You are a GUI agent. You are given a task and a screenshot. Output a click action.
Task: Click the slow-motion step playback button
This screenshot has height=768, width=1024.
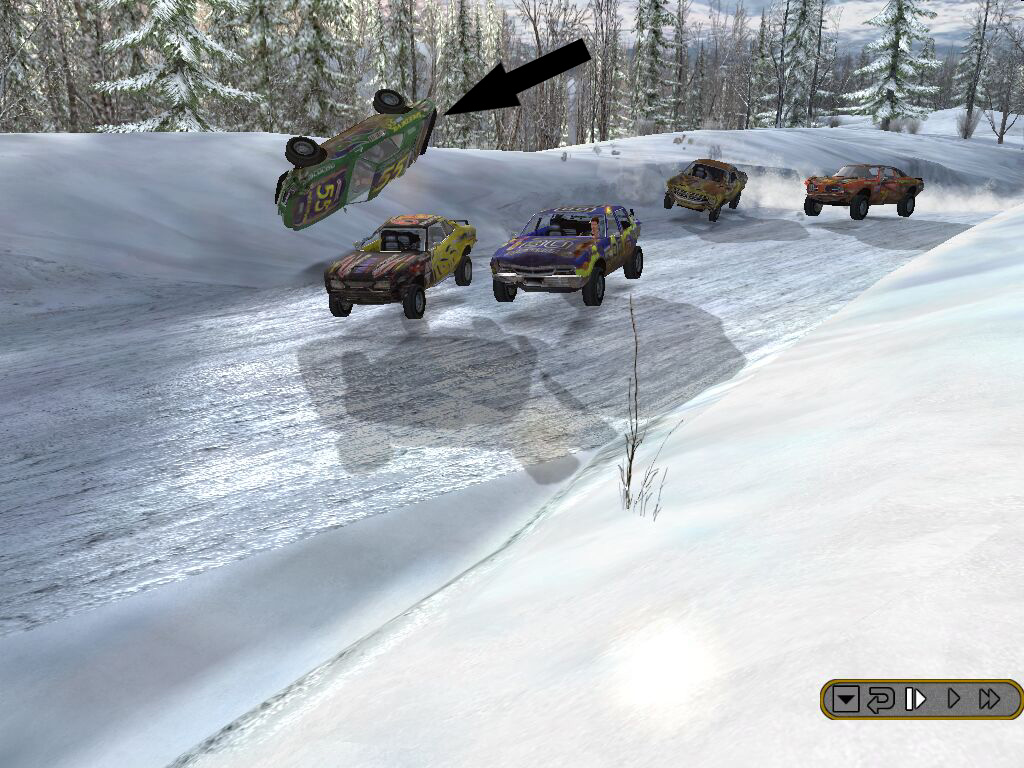[x=915, y=699]
